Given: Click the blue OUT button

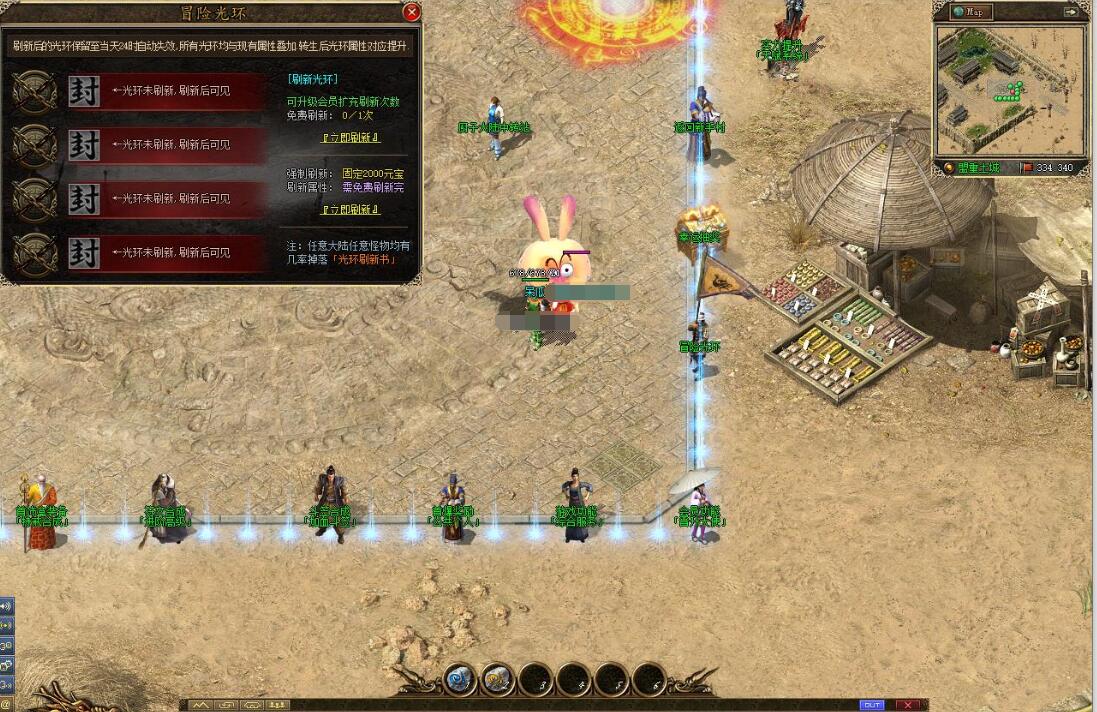Looking at the screenshot, I should click(x=872, y=705).
